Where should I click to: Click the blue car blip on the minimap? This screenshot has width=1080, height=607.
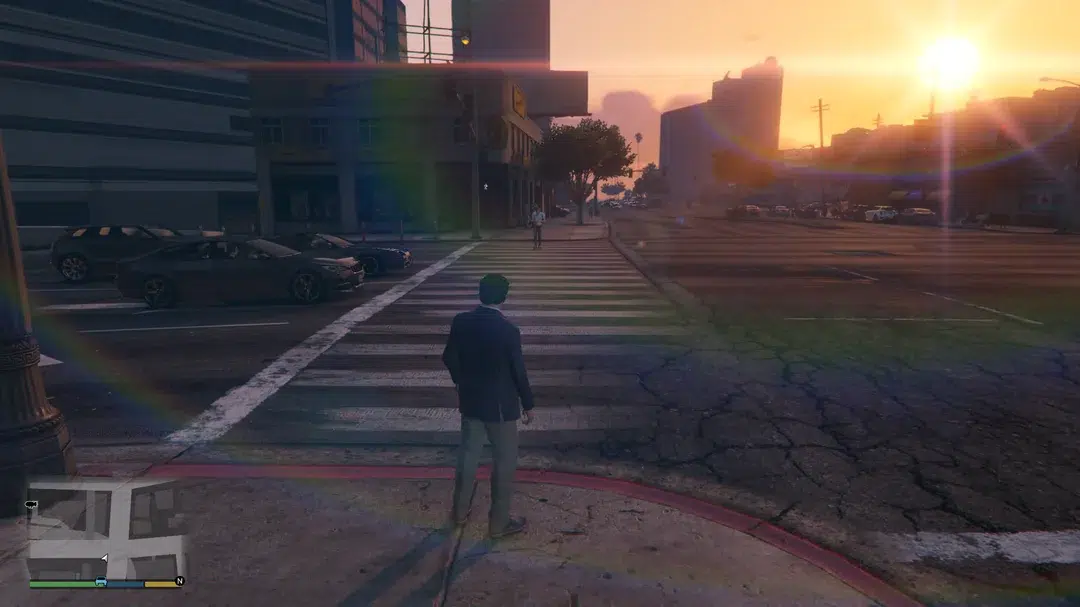[x=101, y=582]
